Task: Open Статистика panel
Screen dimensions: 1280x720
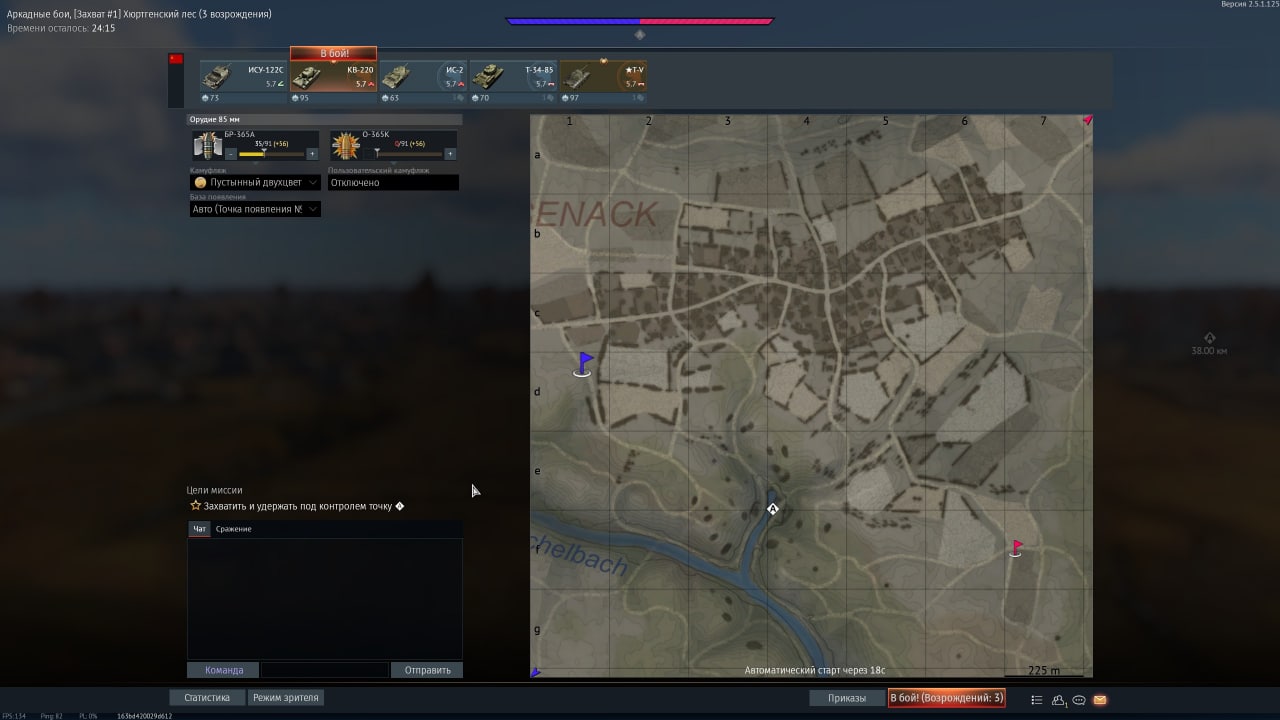Action: coord(207,698)
